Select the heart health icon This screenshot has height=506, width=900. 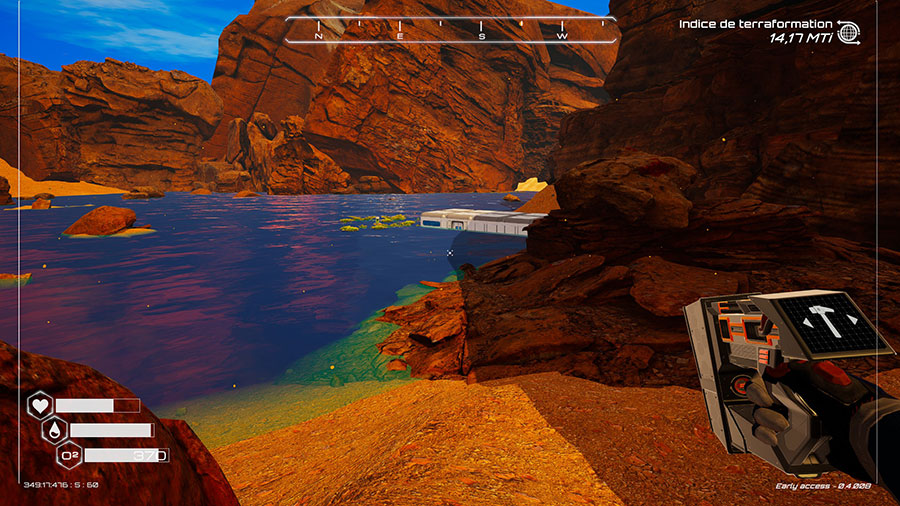[x=40, y=405]
